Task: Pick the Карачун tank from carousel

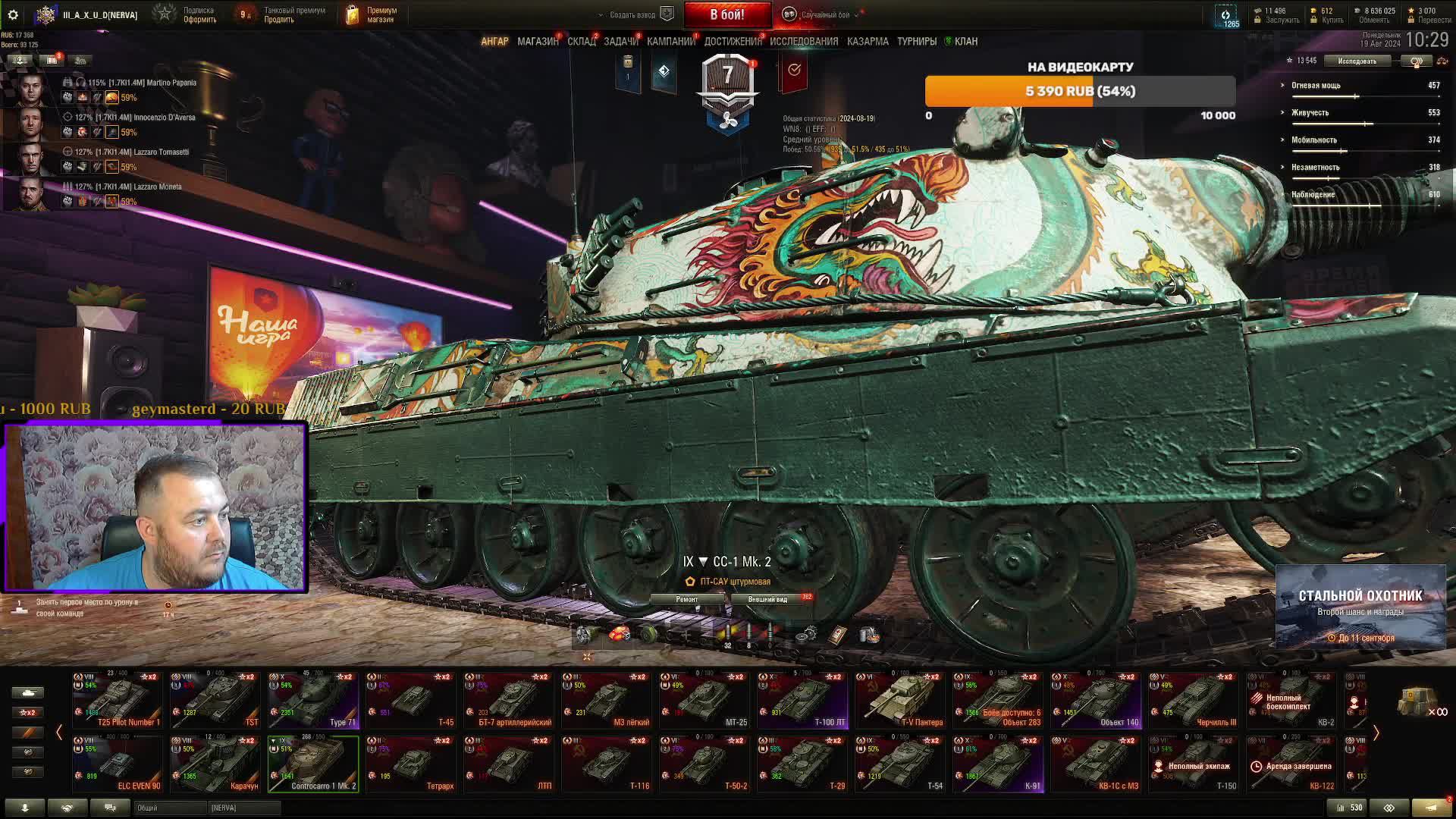Action: click(x=215, y=764)
